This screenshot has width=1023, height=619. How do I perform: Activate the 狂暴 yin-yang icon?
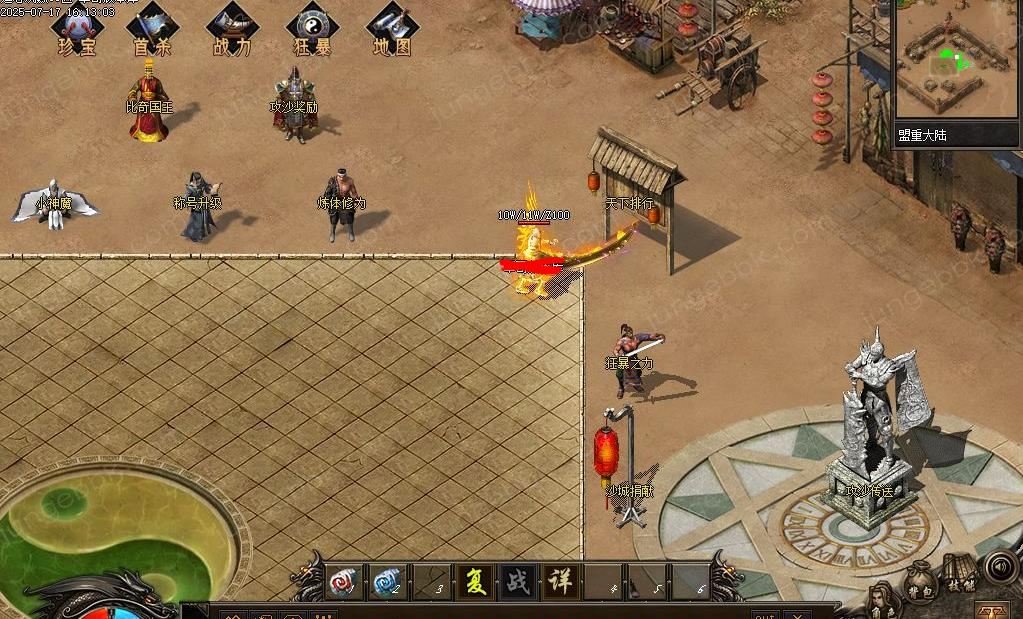tap(312, 29)
